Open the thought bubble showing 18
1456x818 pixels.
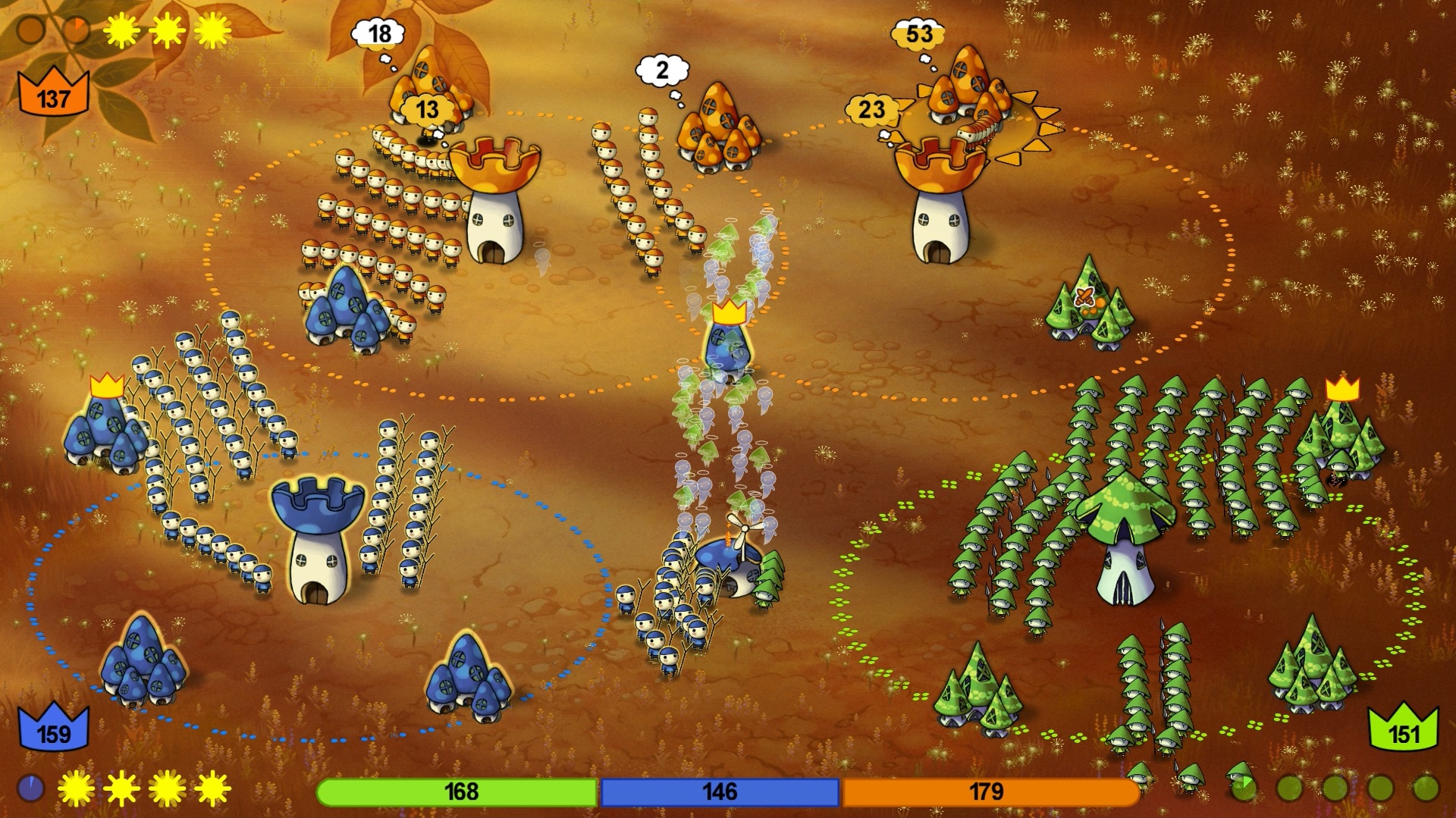pyautogui.click(x=379, y=33)
